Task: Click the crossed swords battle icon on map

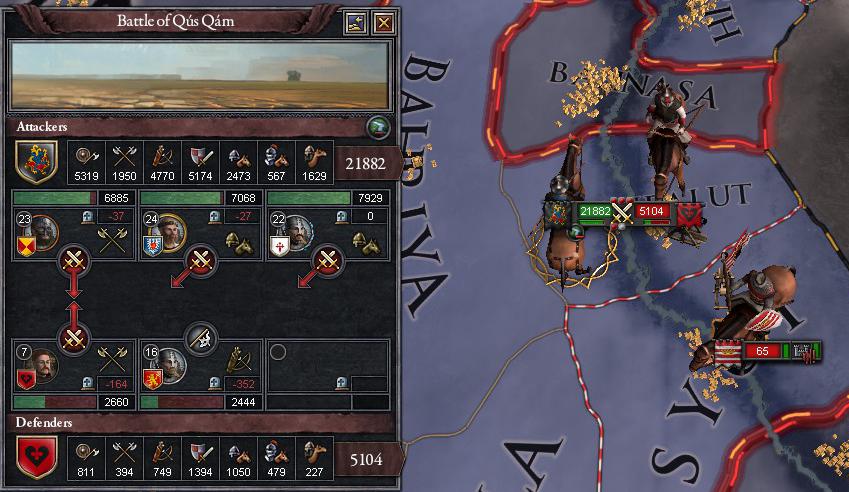Action: (x=624, y=211)
